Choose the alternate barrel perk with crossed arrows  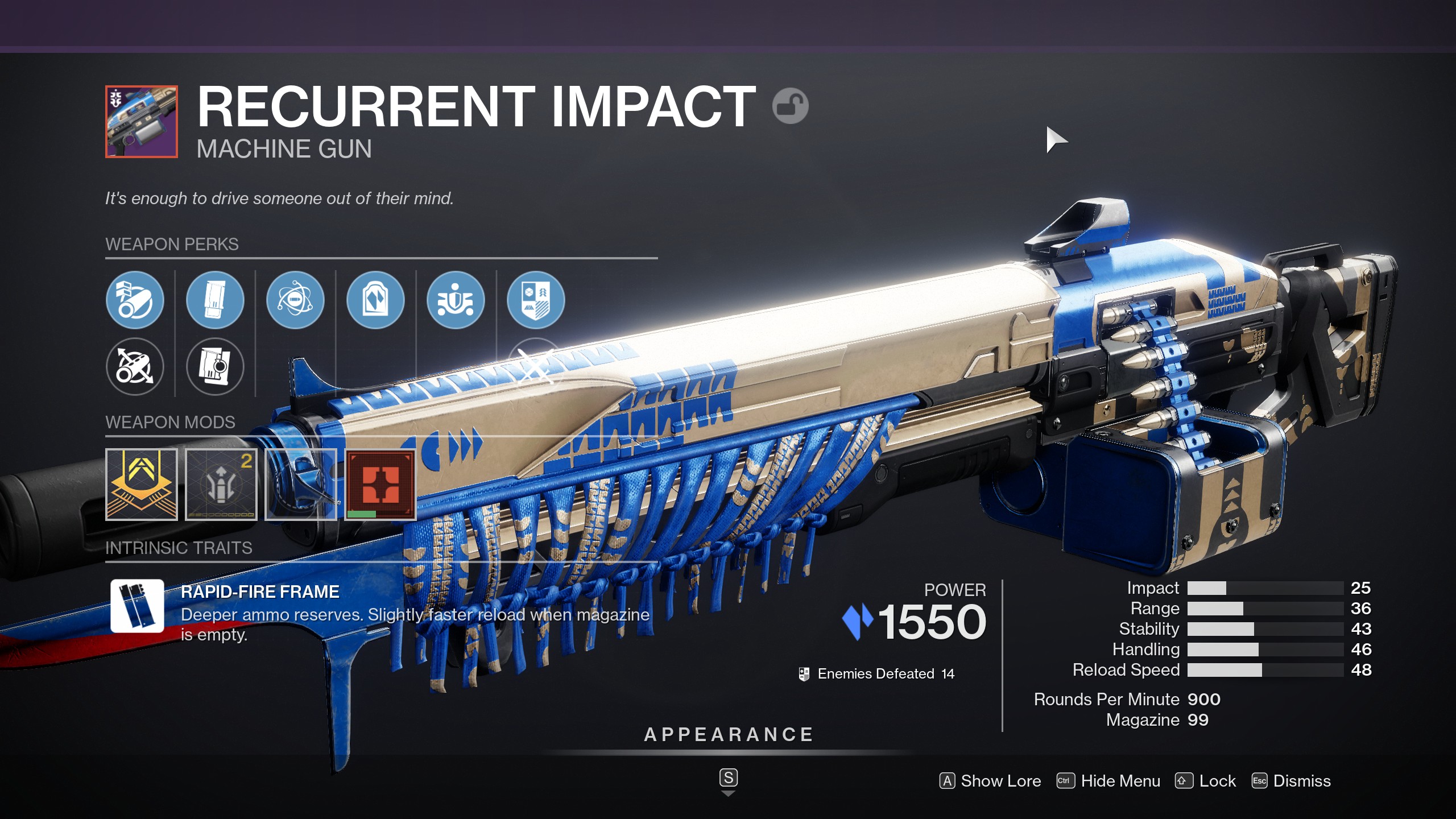(135, 366)
